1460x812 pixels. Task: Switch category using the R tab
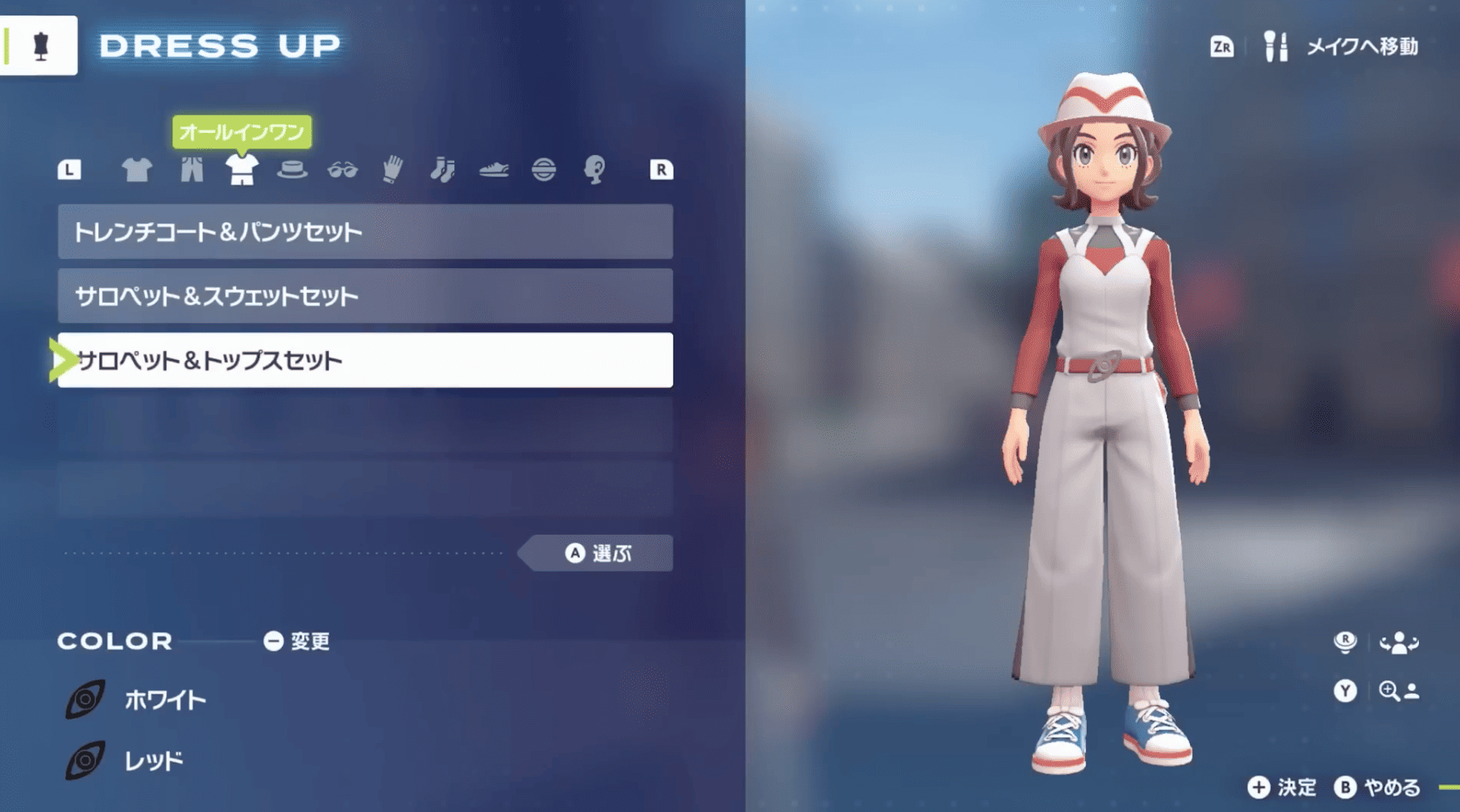tap(660, 170)
